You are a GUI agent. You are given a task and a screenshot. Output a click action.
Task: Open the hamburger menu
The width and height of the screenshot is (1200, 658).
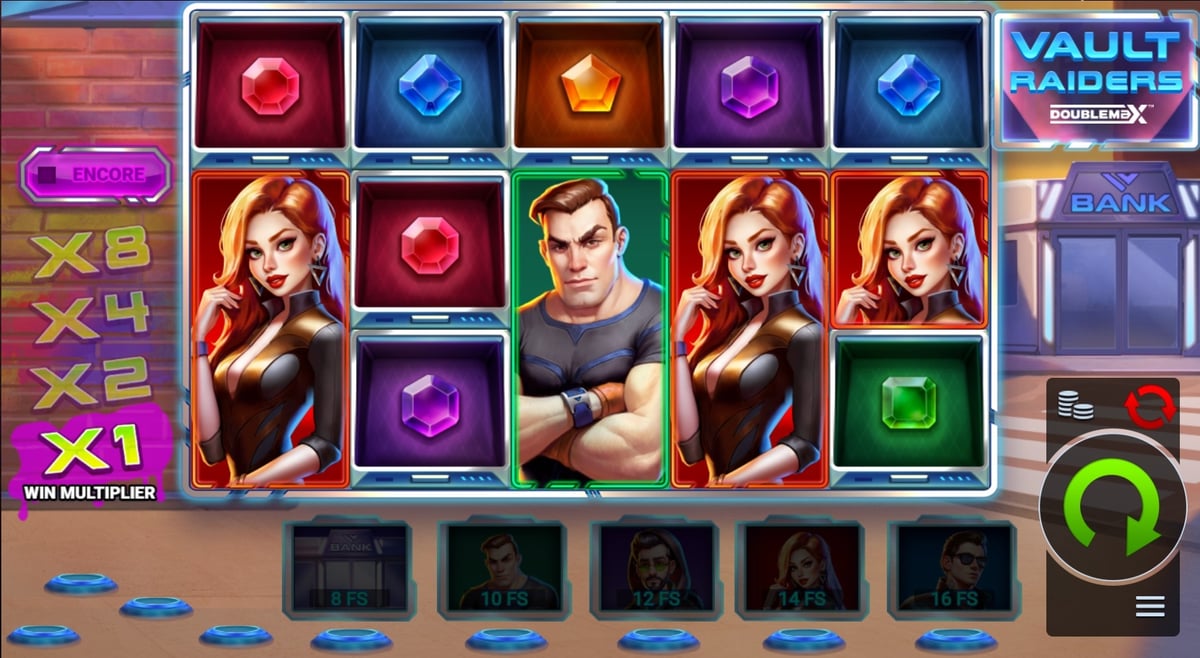point(1148,606)
